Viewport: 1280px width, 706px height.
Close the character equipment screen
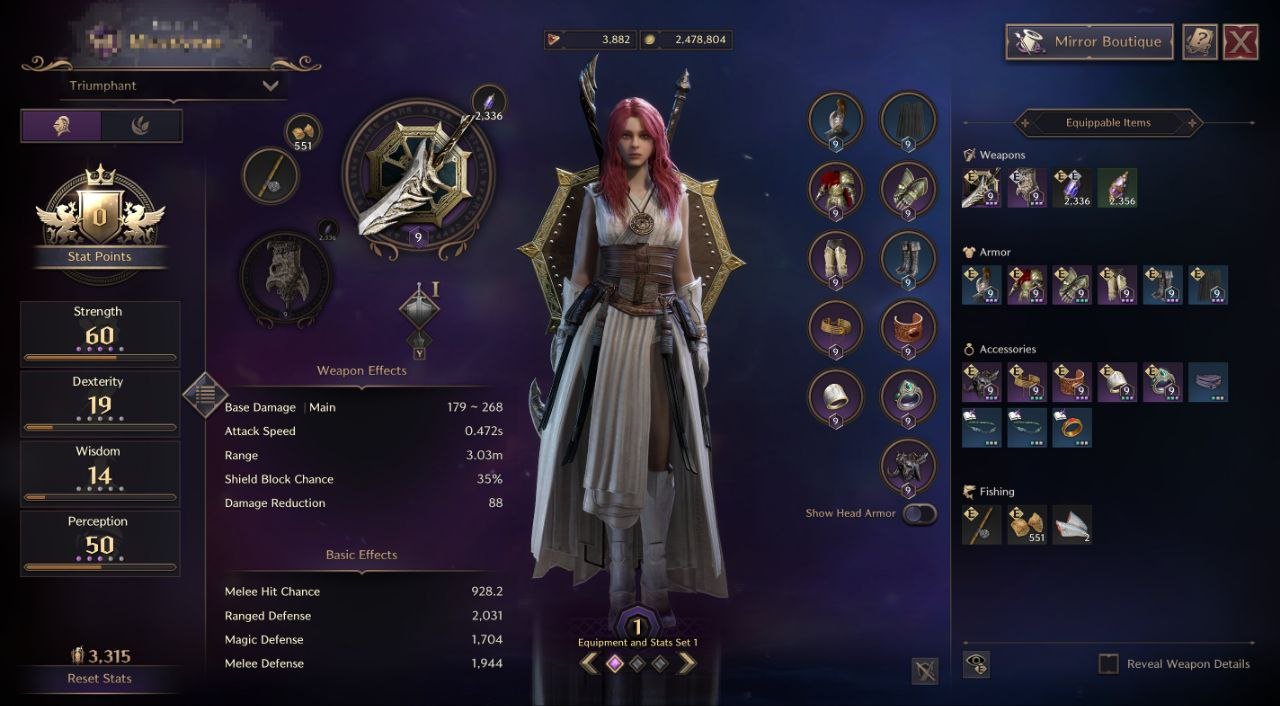1241,42
